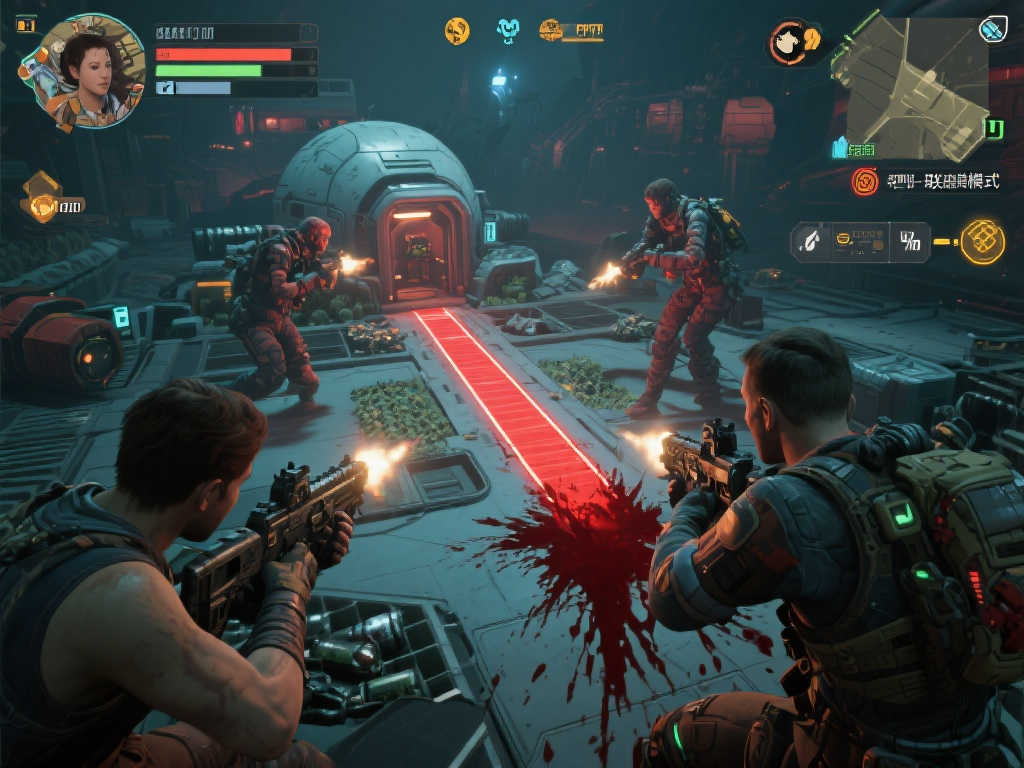Image resolution: width=1024 pixels, height=768 pixels.
Task: Click the small orange tag above the portrait
Action: pyautogui.click(x=25, y=25)
